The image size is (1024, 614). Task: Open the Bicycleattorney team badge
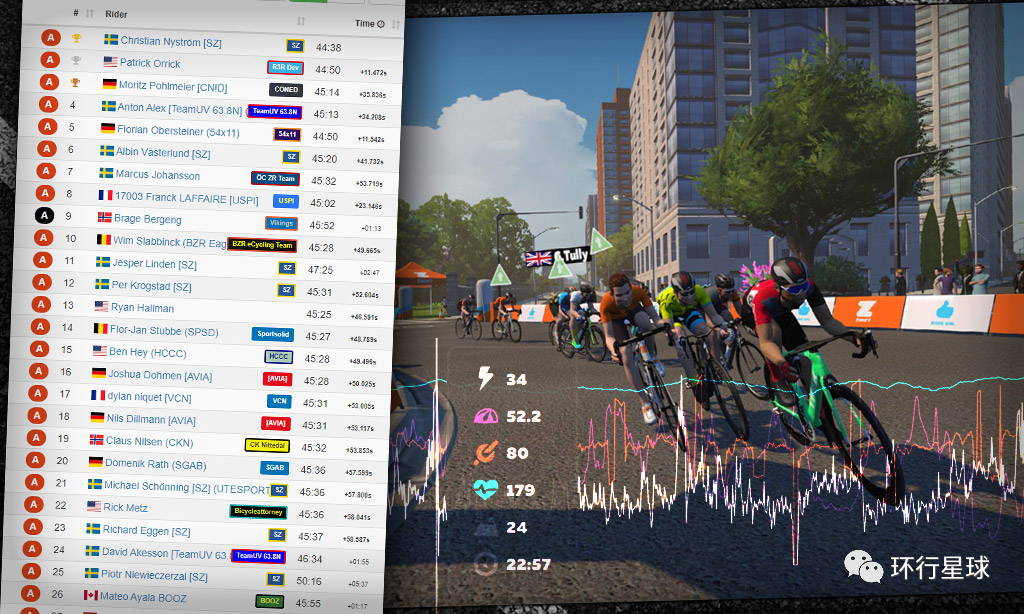tap(258, 512)
